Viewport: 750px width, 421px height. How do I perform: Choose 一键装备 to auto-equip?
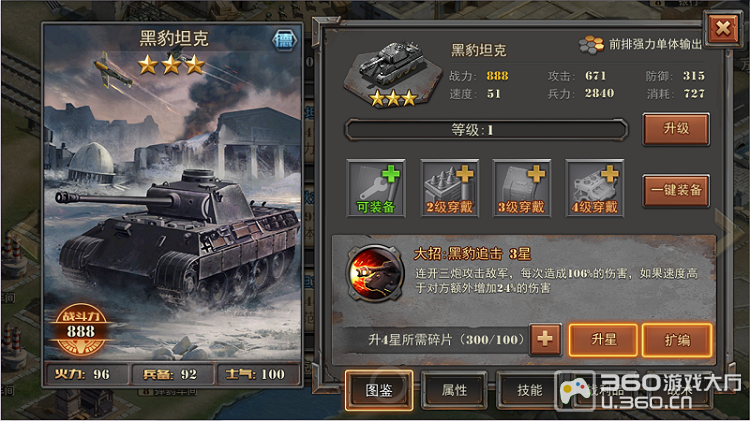coord(676,188)
